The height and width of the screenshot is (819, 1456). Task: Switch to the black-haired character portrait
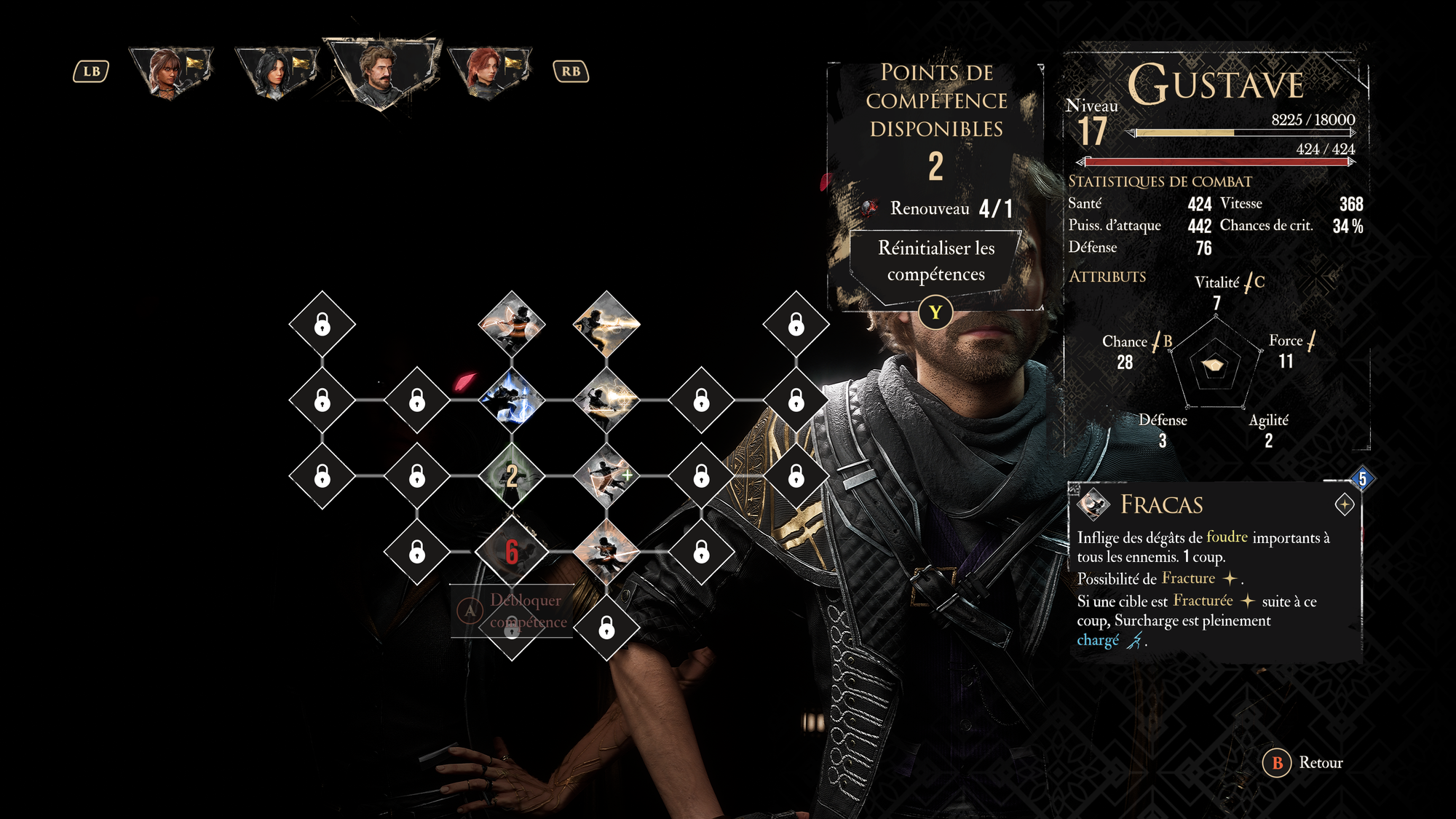tap(277, 71)
